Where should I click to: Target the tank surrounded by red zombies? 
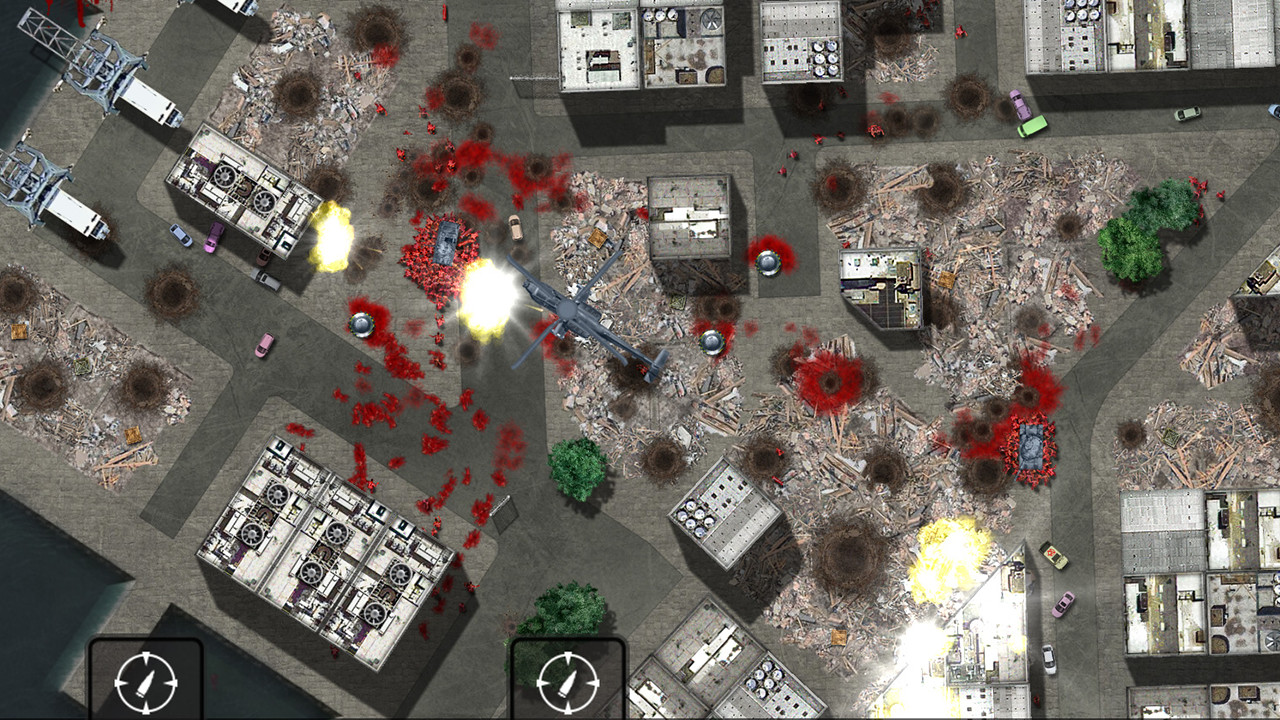(446, 240)
